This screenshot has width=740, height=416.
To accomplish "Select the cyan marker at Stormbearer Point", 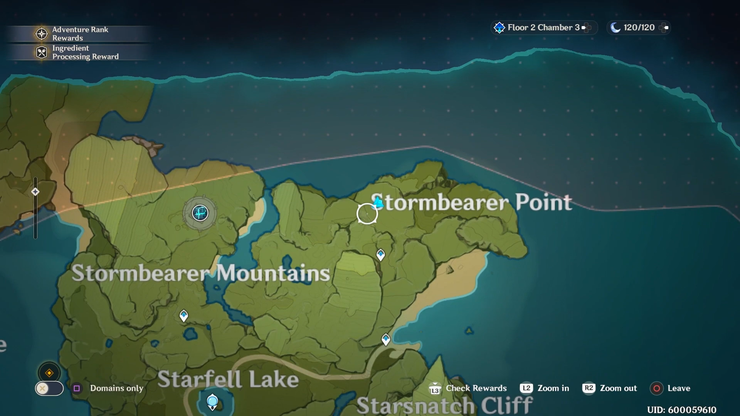I will (x=378, y=203).
